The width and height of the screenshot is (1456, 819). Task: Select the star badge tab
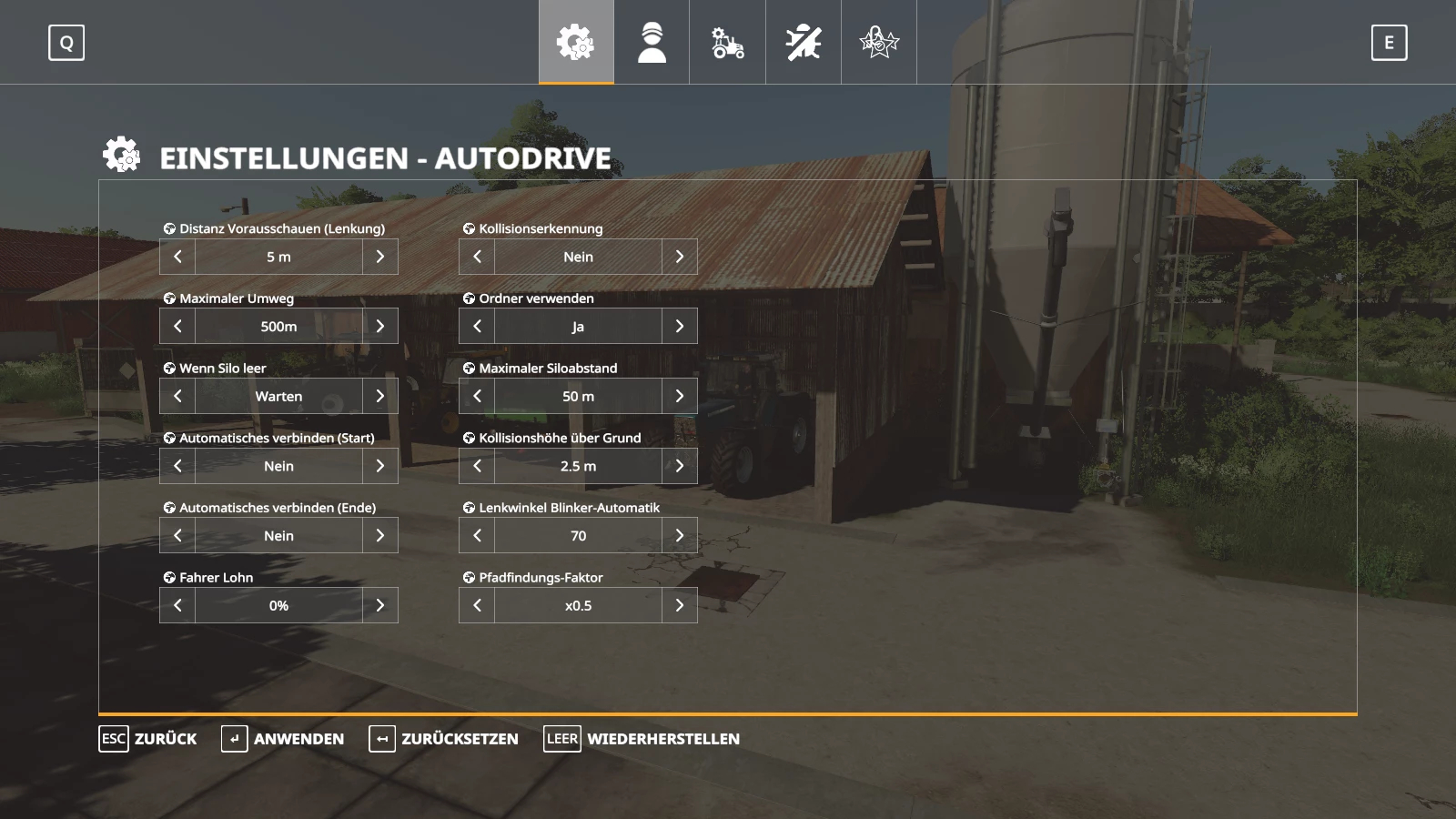[x=879, y=42]
